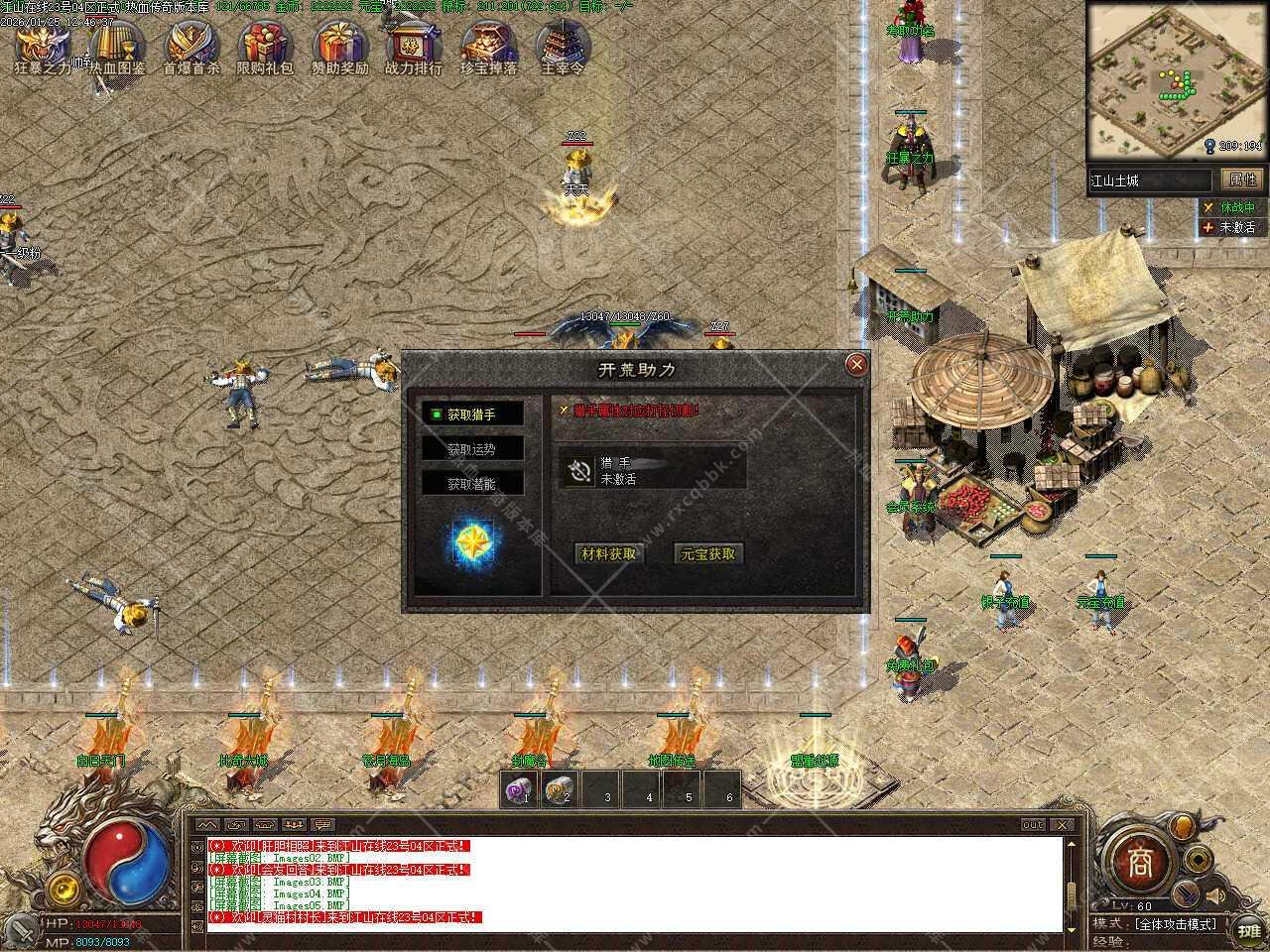Choose the 元宝获取 button
The height and width of the screenshot is (952, 1270).
[x=707, y=554]
